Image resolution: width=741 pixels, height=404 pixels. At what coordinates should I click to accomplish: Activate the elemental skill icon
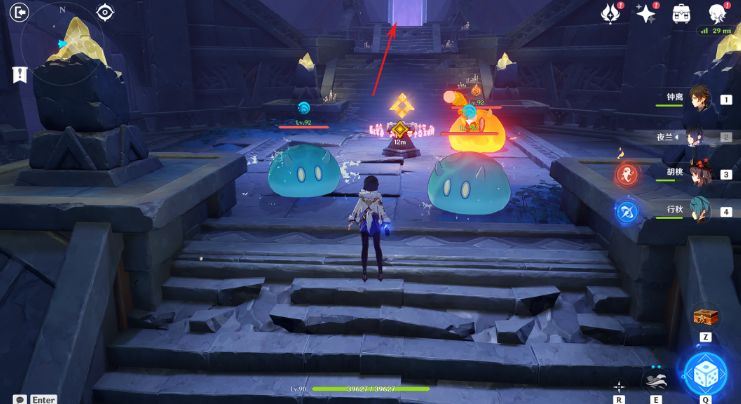pyautogui.click(x=656, y=380)
